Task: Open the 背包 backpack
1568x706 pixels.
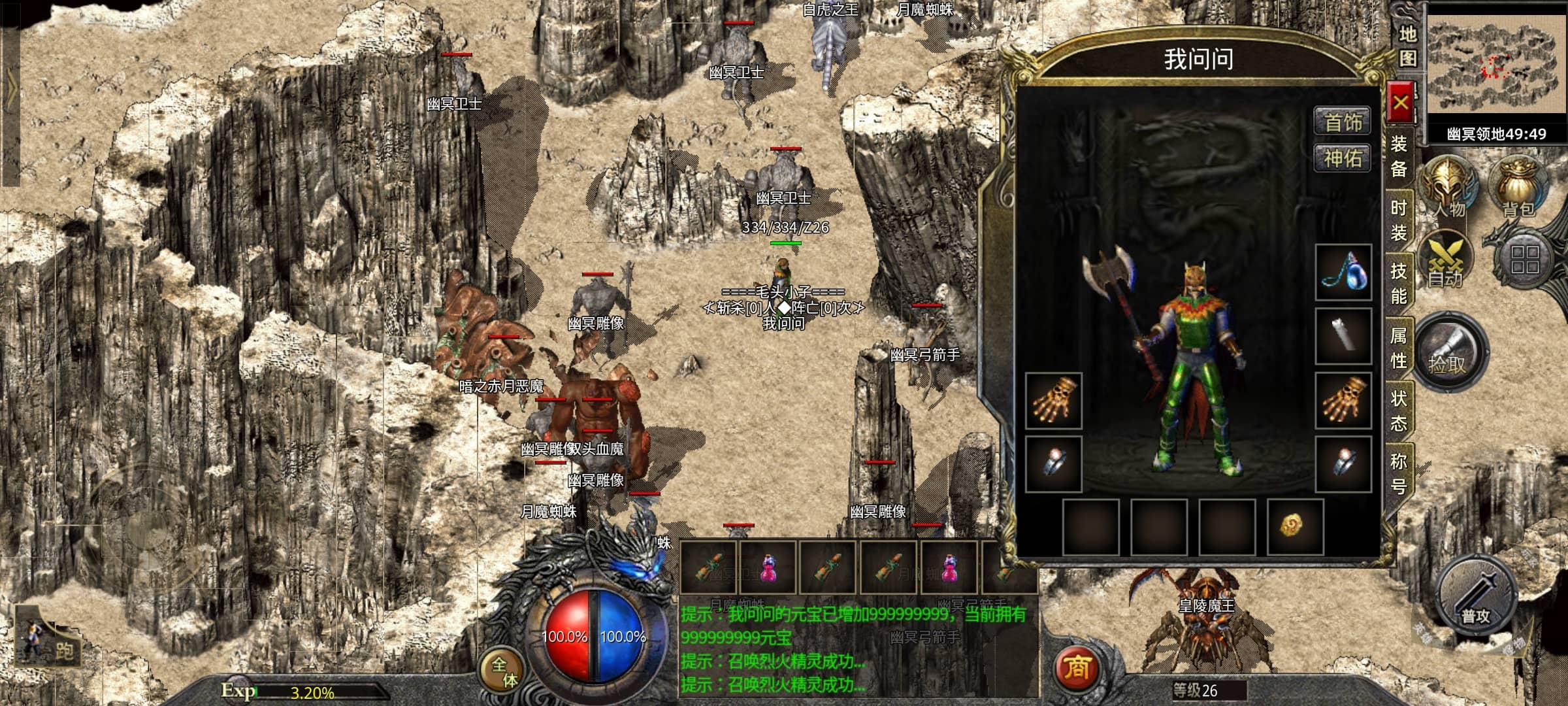Action: pyautogui.click(x=1518, y=188)
